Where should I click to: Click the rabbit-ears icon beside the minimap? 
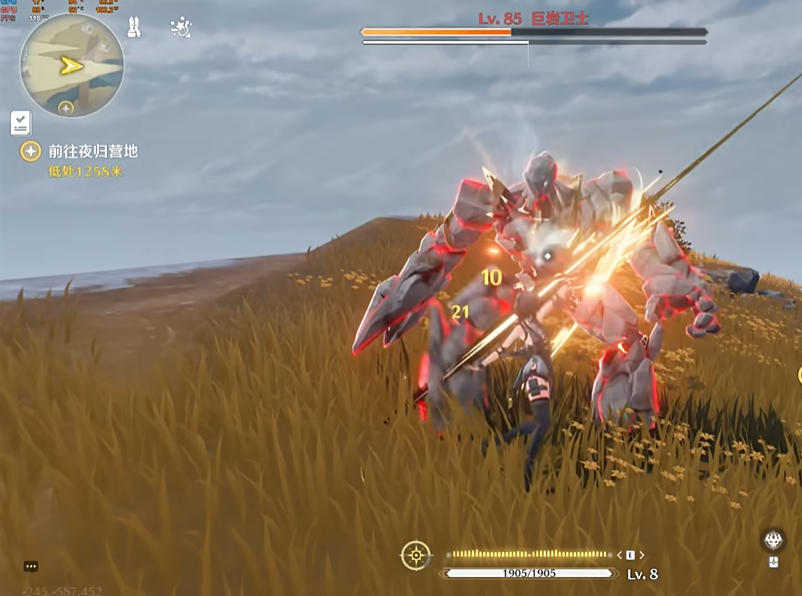[x=134, y=28]
